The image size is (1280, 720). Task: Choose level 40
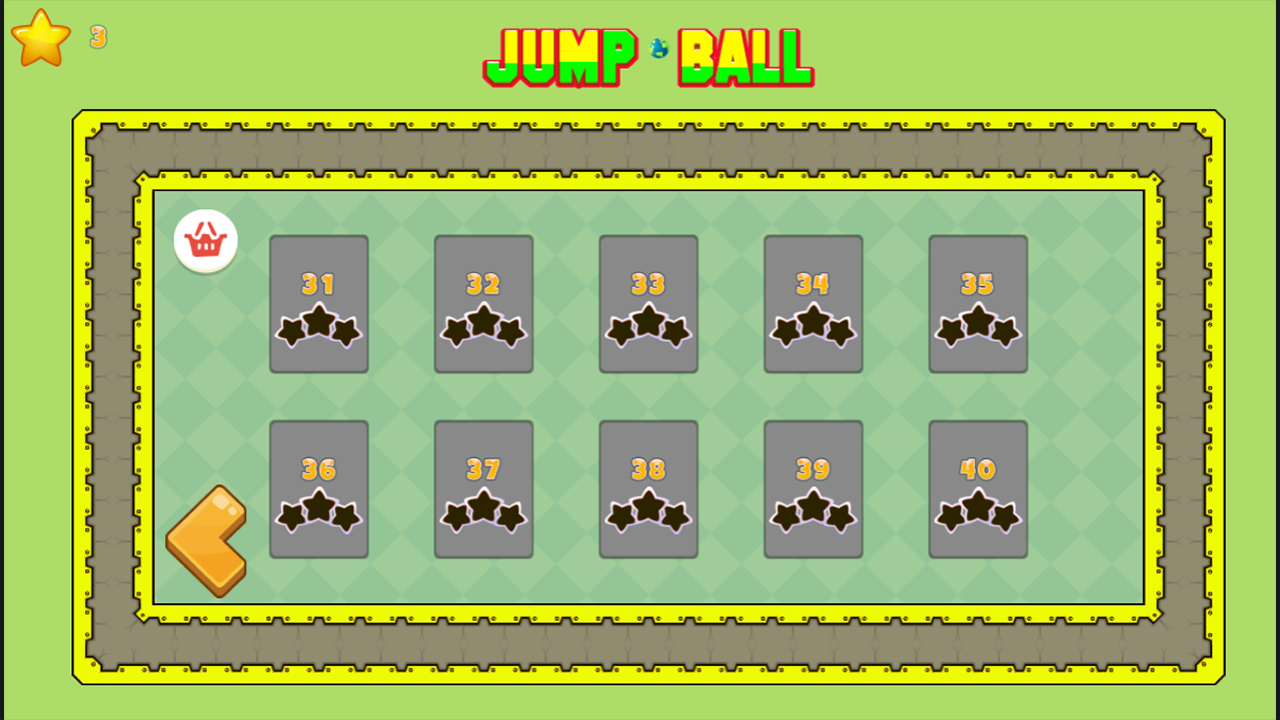click(x=978, y=487)
